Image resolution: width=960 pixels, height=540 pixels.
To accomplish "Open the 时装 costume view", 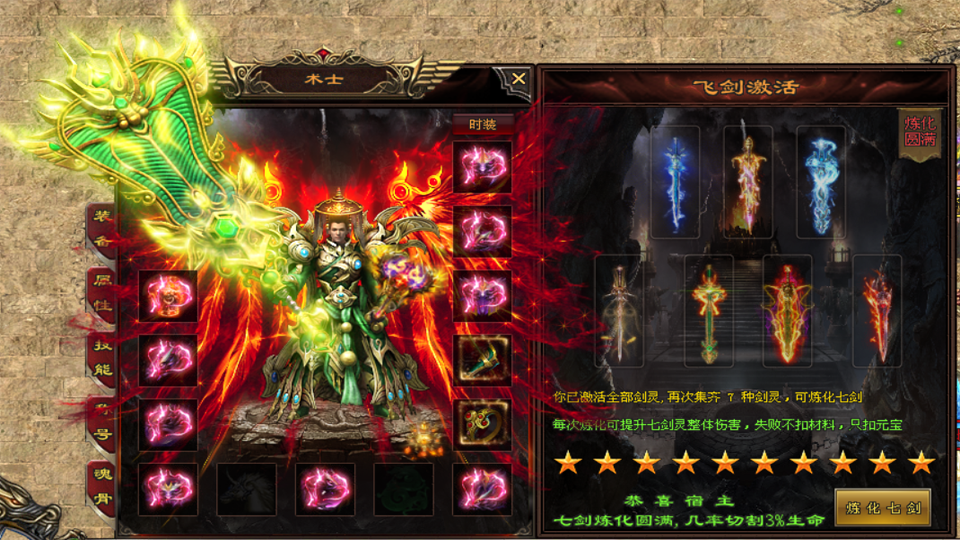I will 482,124.
